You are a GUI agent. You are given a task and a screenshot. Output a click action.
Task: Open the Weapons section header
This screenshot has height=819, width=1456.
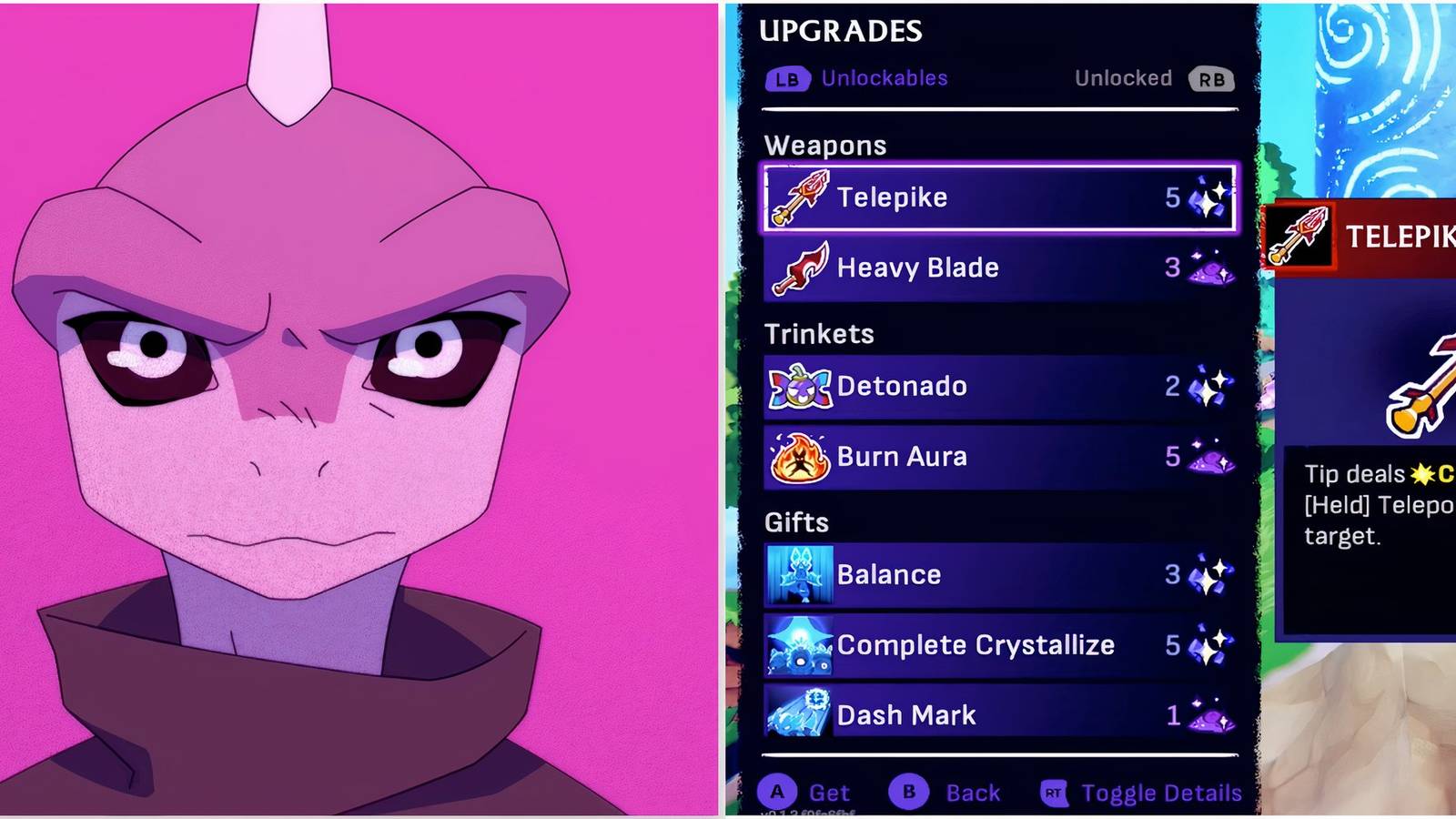(824, 145)
